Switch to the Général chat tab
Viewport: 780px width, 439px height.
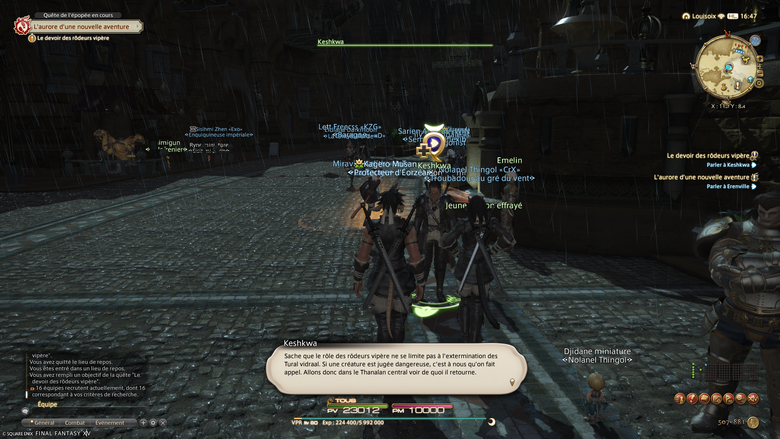(x=42, y=423)
